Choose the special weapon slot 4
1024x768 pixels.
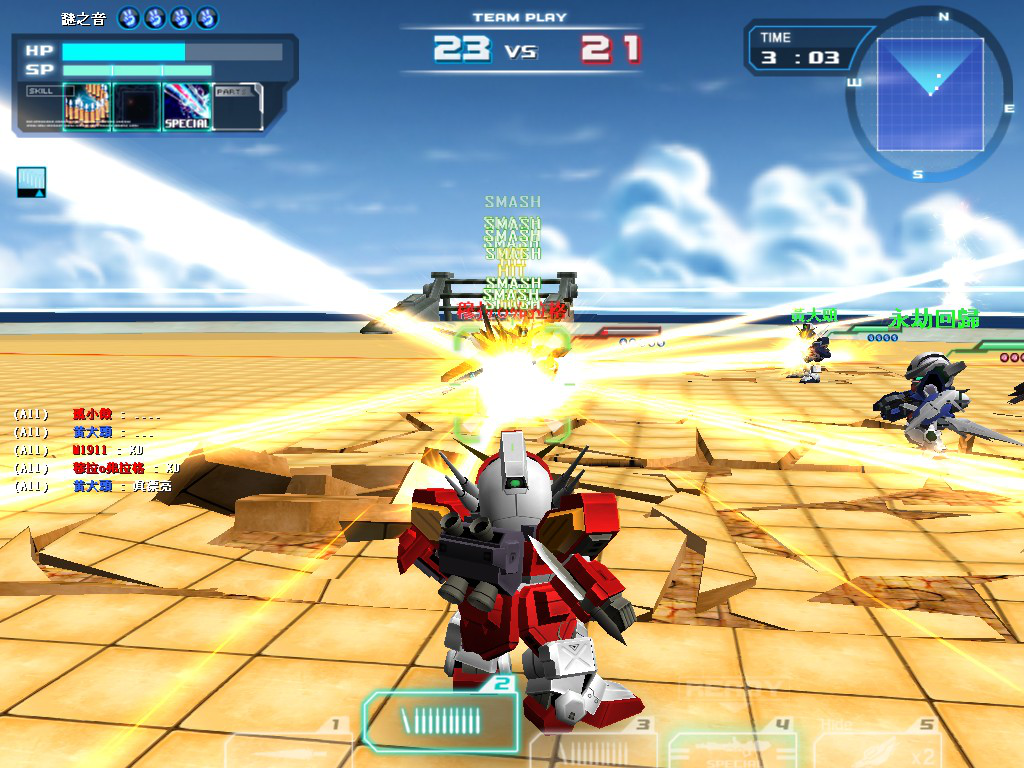coord(730,748)
